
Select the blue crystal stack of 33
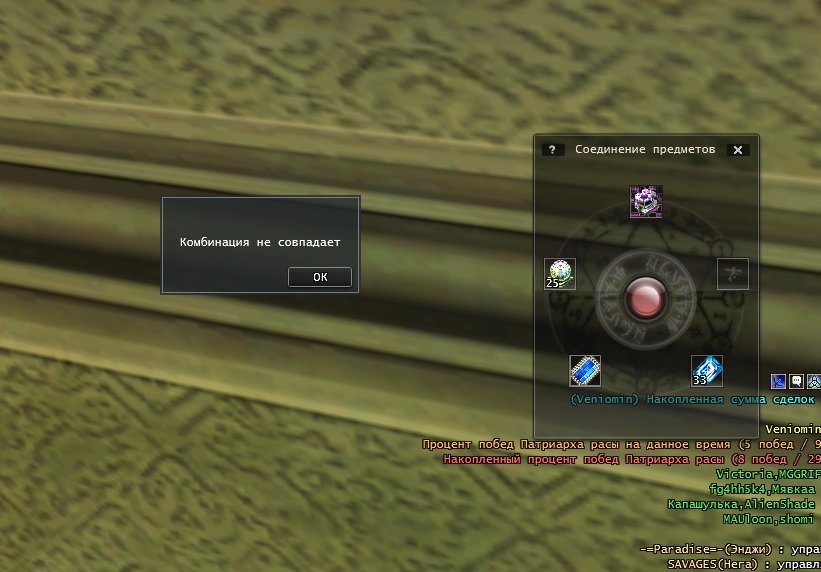coord(707,371)
